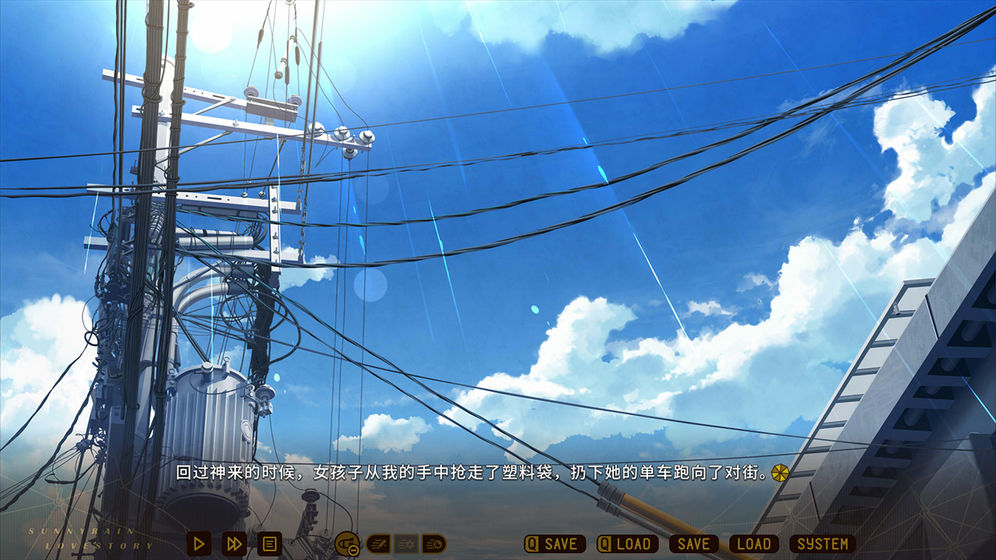Advance dialogue via the yellow spinning text cursor

(x=780, y=471)
